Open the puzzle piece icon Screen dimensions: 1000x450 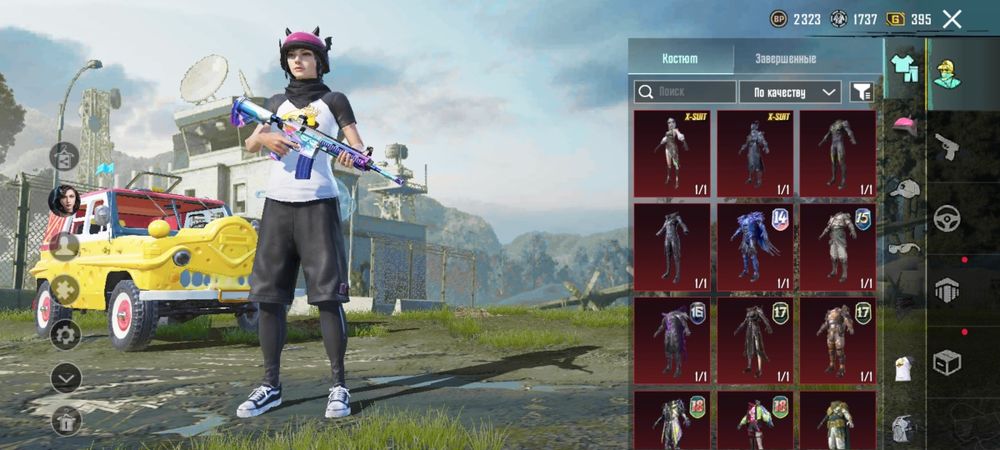(x=65, y=290)
